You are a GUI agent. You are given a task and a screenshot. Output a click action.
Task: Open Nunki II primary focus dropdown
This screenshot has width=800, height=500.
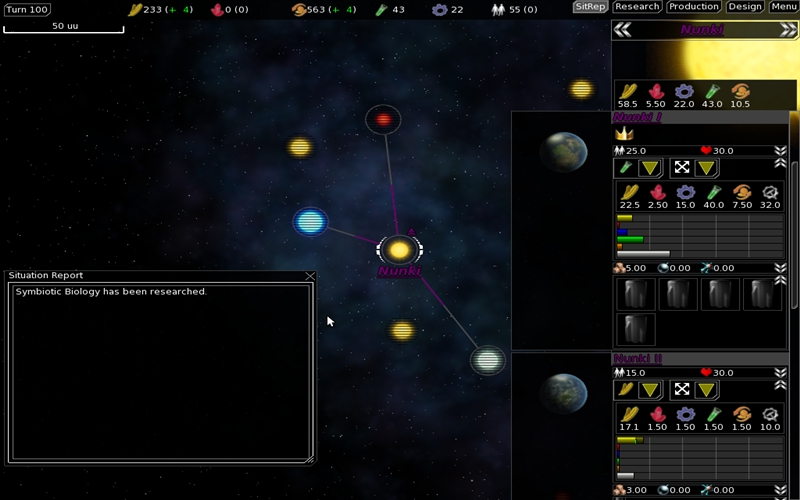pos(650,389)
